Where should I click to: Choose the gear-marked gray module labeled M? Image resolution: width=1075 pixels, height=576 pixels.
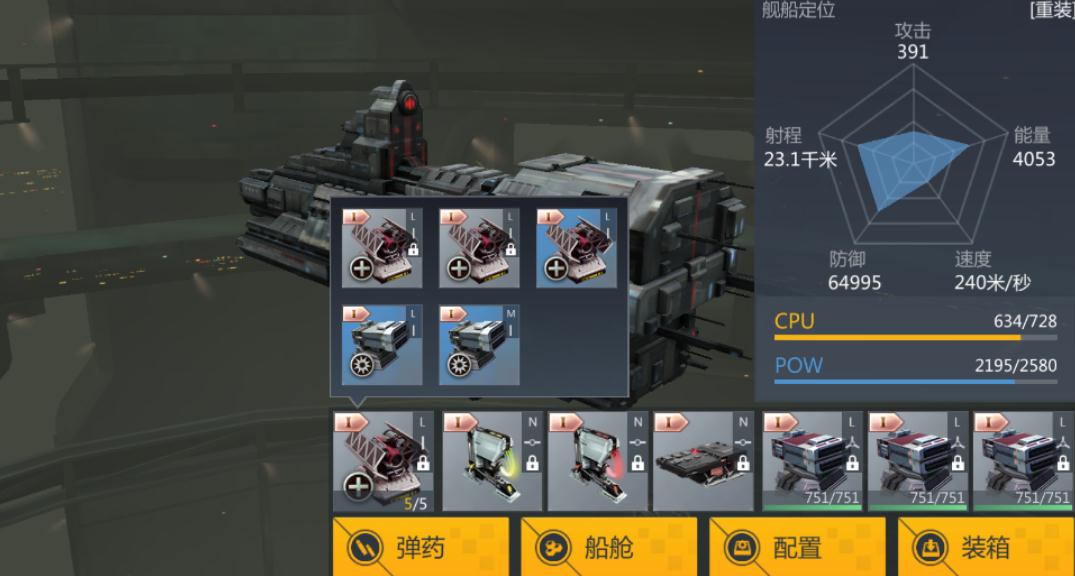tap(479, 345)
